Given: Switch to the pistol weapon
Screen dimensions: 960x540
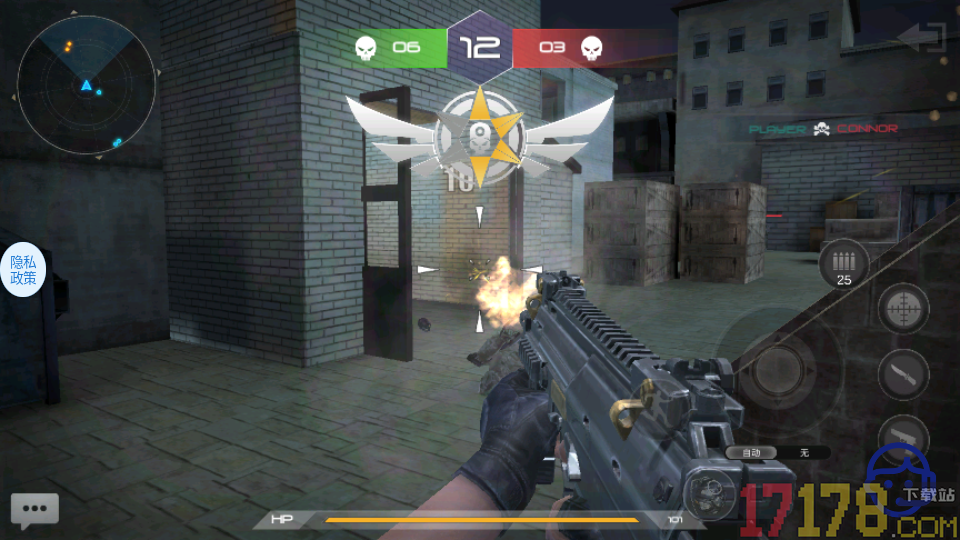Looking at the screenshot, I should point(903,436).
